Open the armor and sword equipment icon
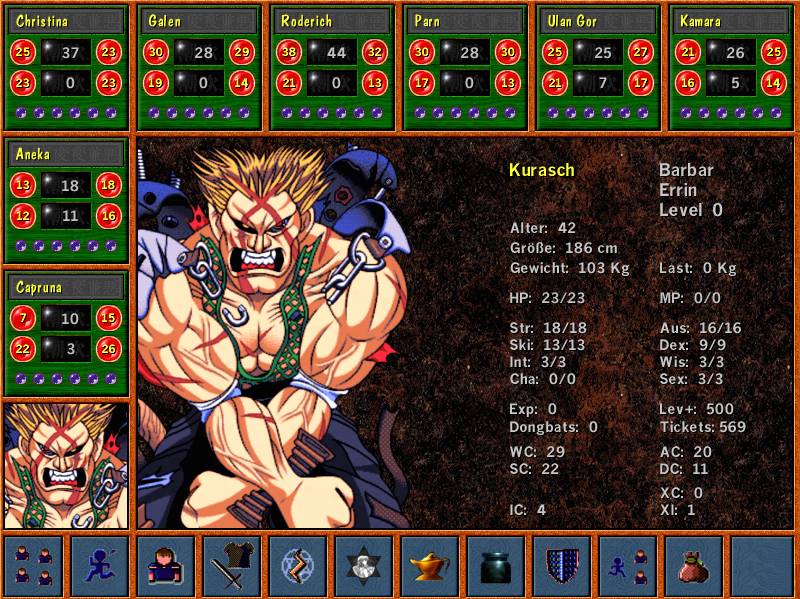800x599 pixels. tap(232, 566)
